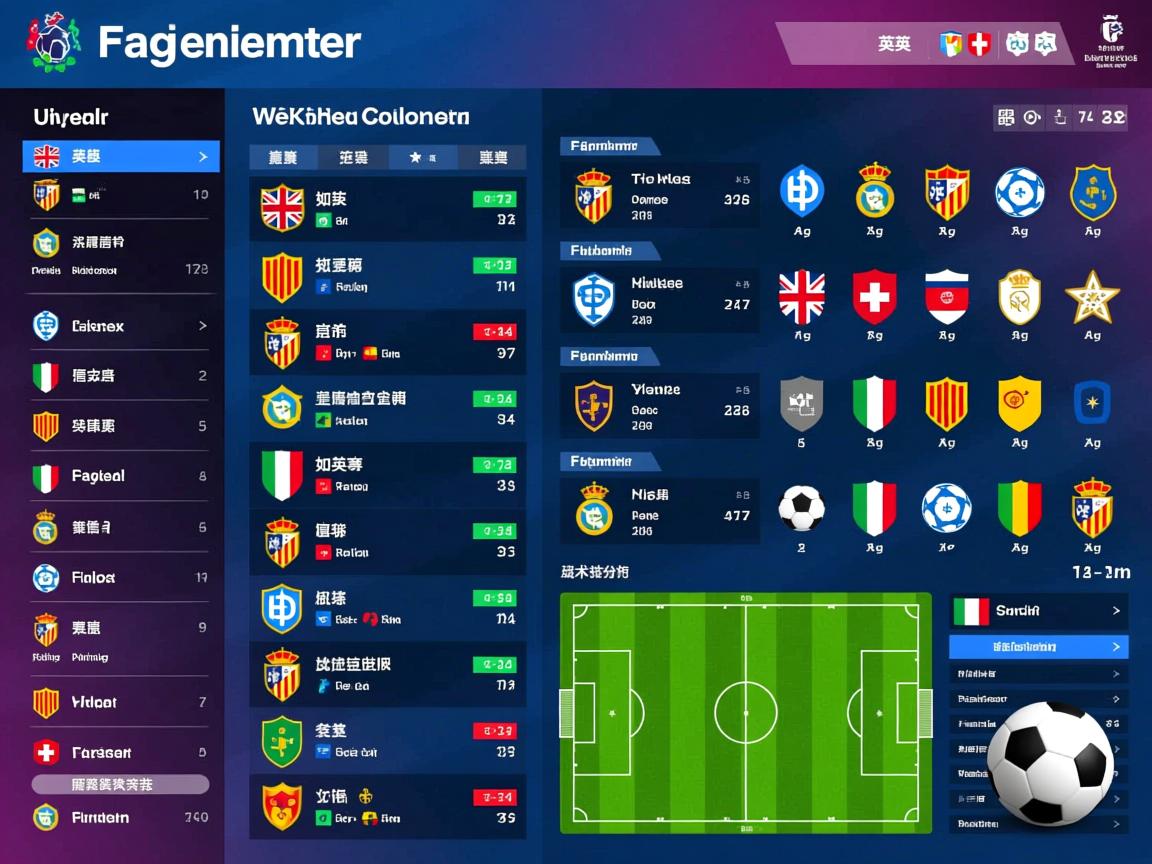Open the Calenex sidebar entry
Viewport: 1152px width, 864px height.
(x=121, y=326)
